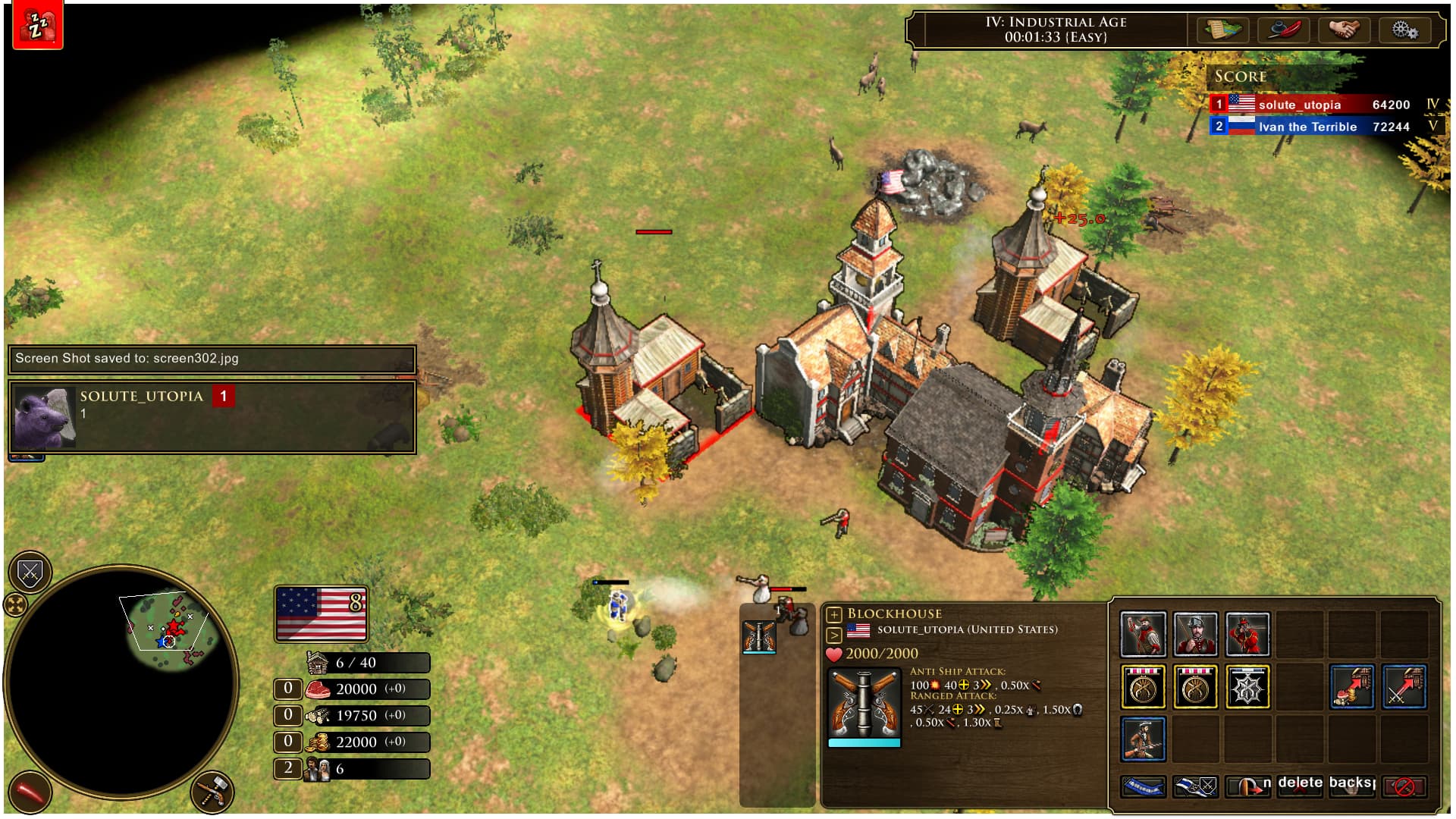The image size is (1456, 819).
Task: Open the American flag home city button
Action: tap(322, 613)
